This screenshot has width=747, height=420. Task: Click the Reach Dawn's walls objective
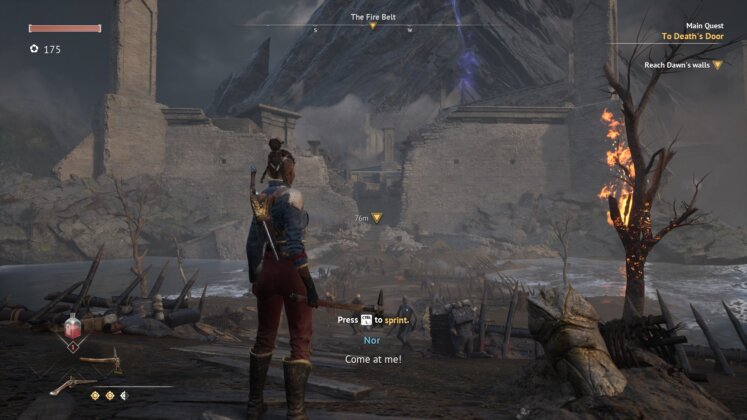683,65
